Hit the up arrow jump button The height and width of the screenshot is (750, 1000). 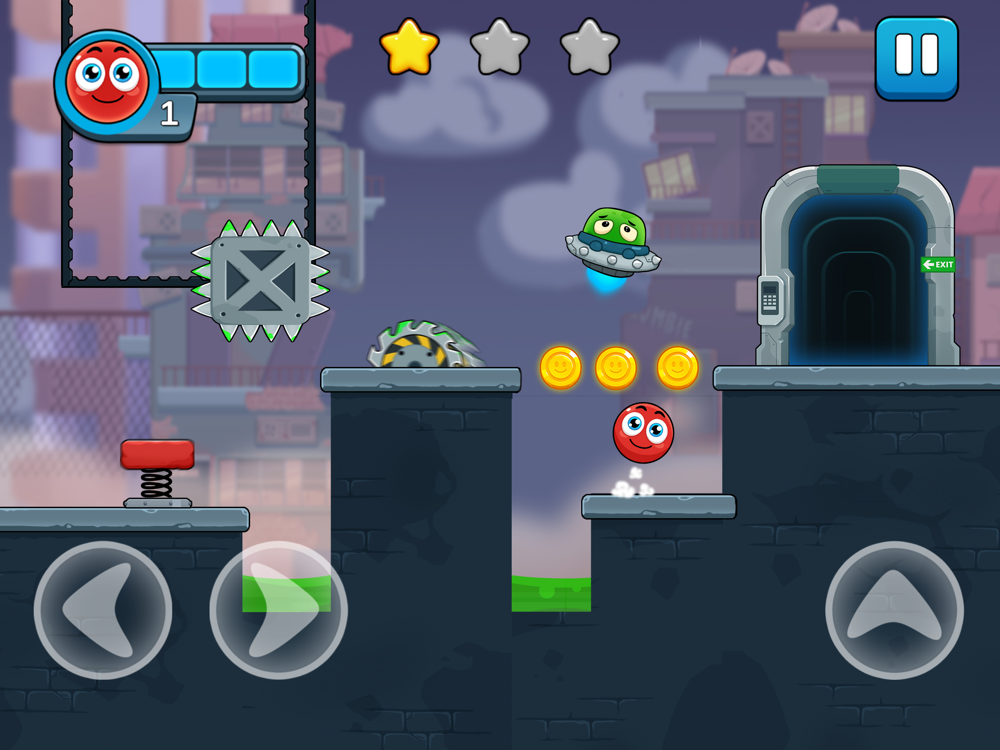click(x=894, y=609)
